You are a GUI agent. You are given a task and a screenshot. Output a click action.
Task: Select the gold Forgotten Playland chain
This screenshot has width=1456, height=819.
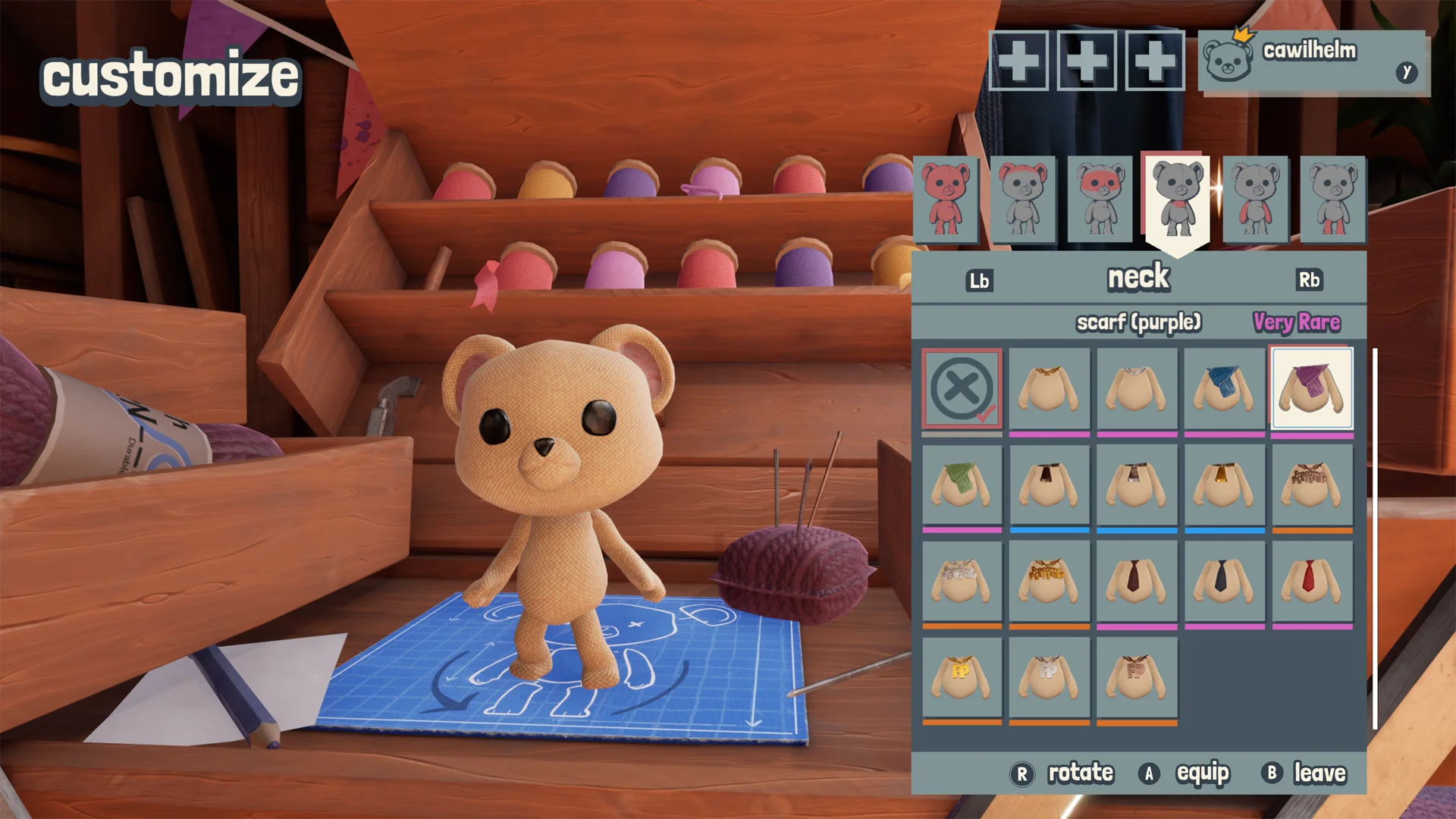click(1050, 582)
